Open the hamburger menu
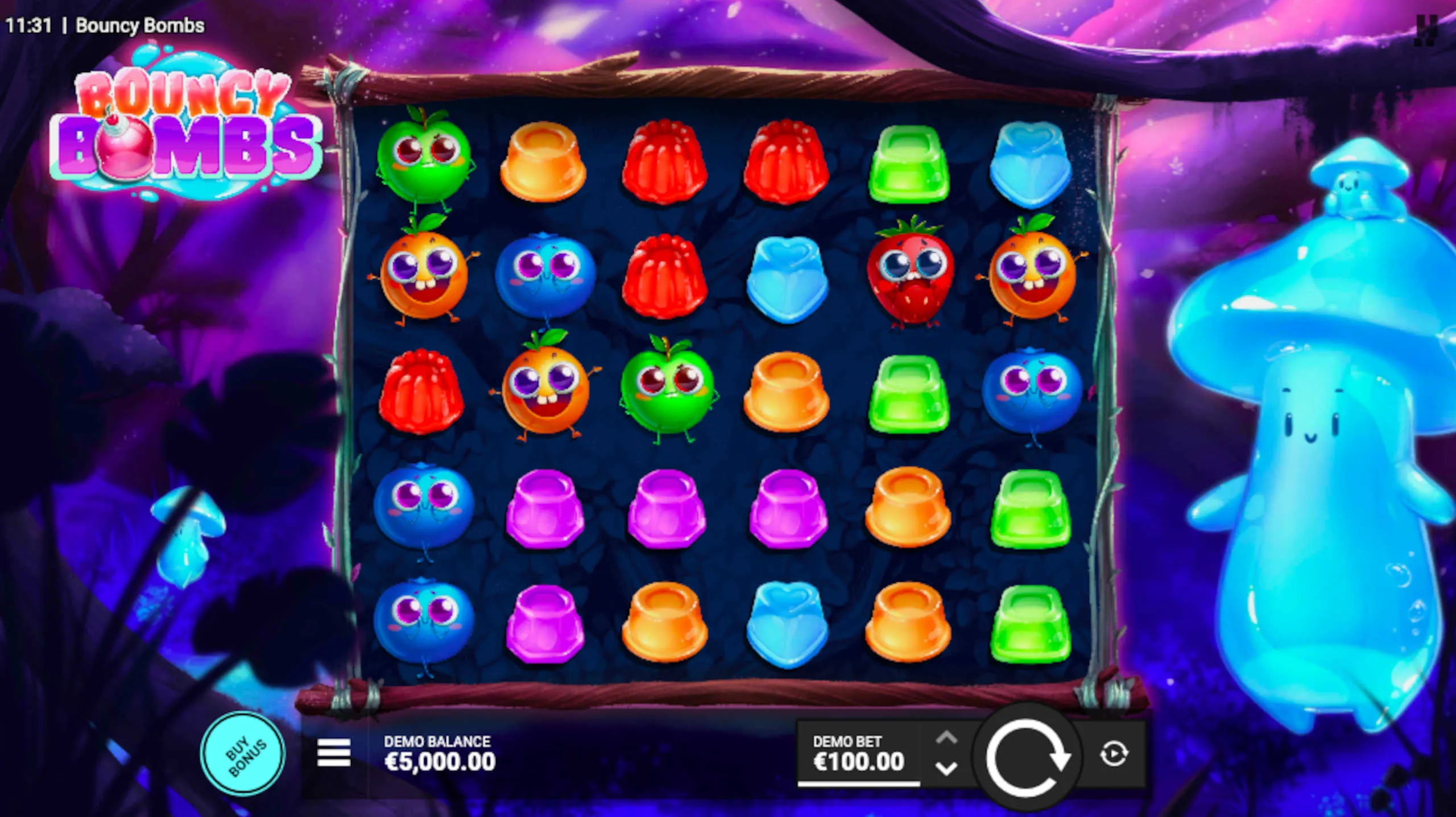 point(334,753)
